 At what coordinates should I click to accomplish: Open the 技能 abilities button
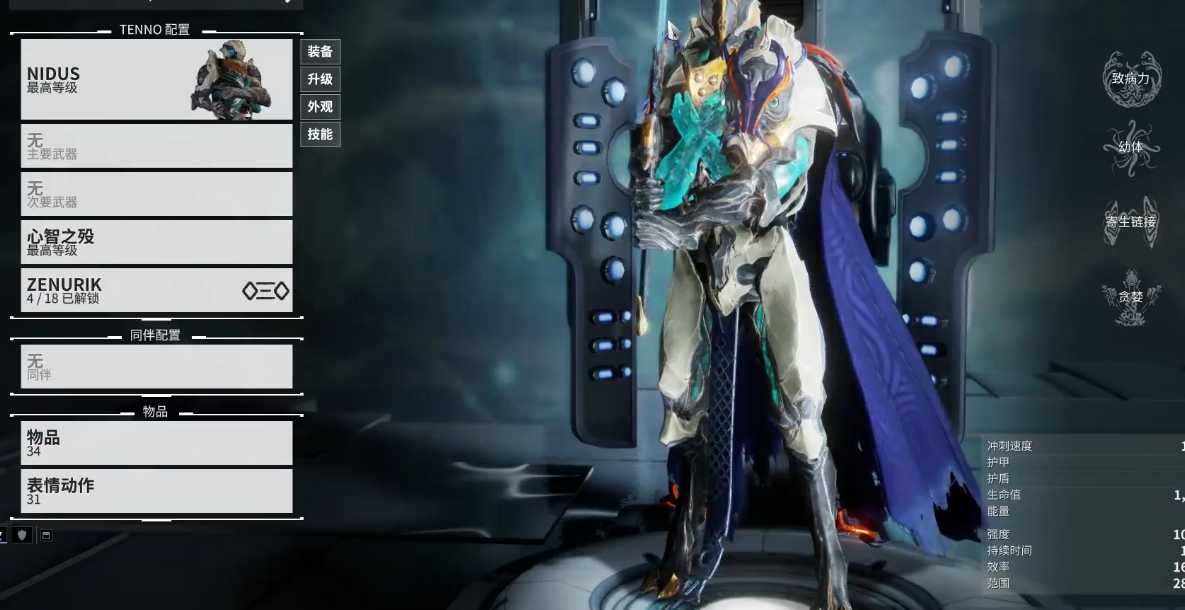pyautogui.click(x=320, y=134)
